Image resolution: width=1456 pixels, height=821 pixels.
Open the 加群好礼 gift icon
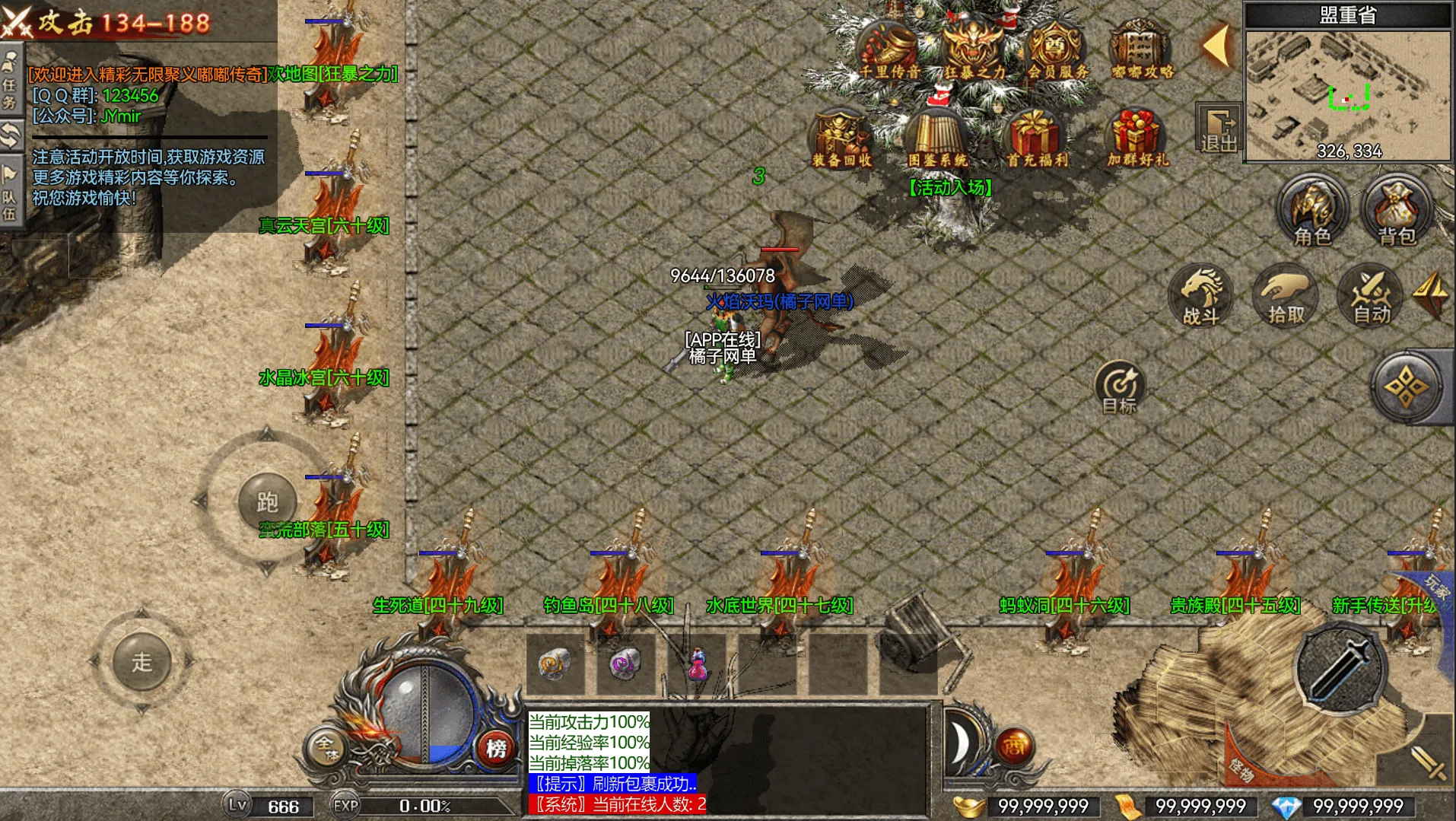[x=1136, y=138]
